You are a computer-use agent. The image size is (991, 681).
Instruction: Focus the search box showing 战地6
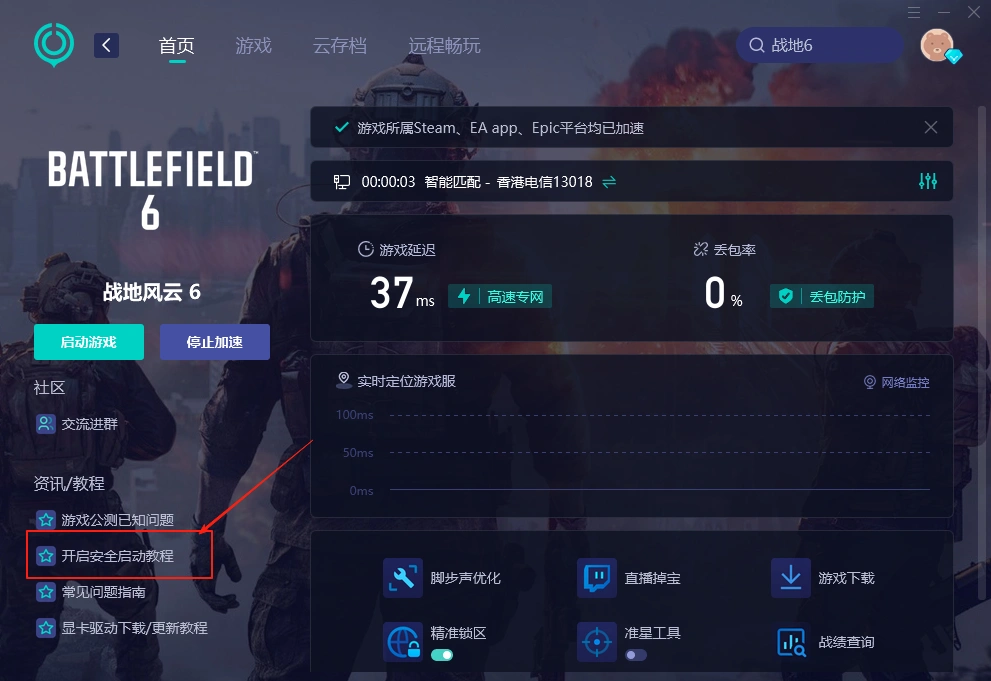point(820,45)
